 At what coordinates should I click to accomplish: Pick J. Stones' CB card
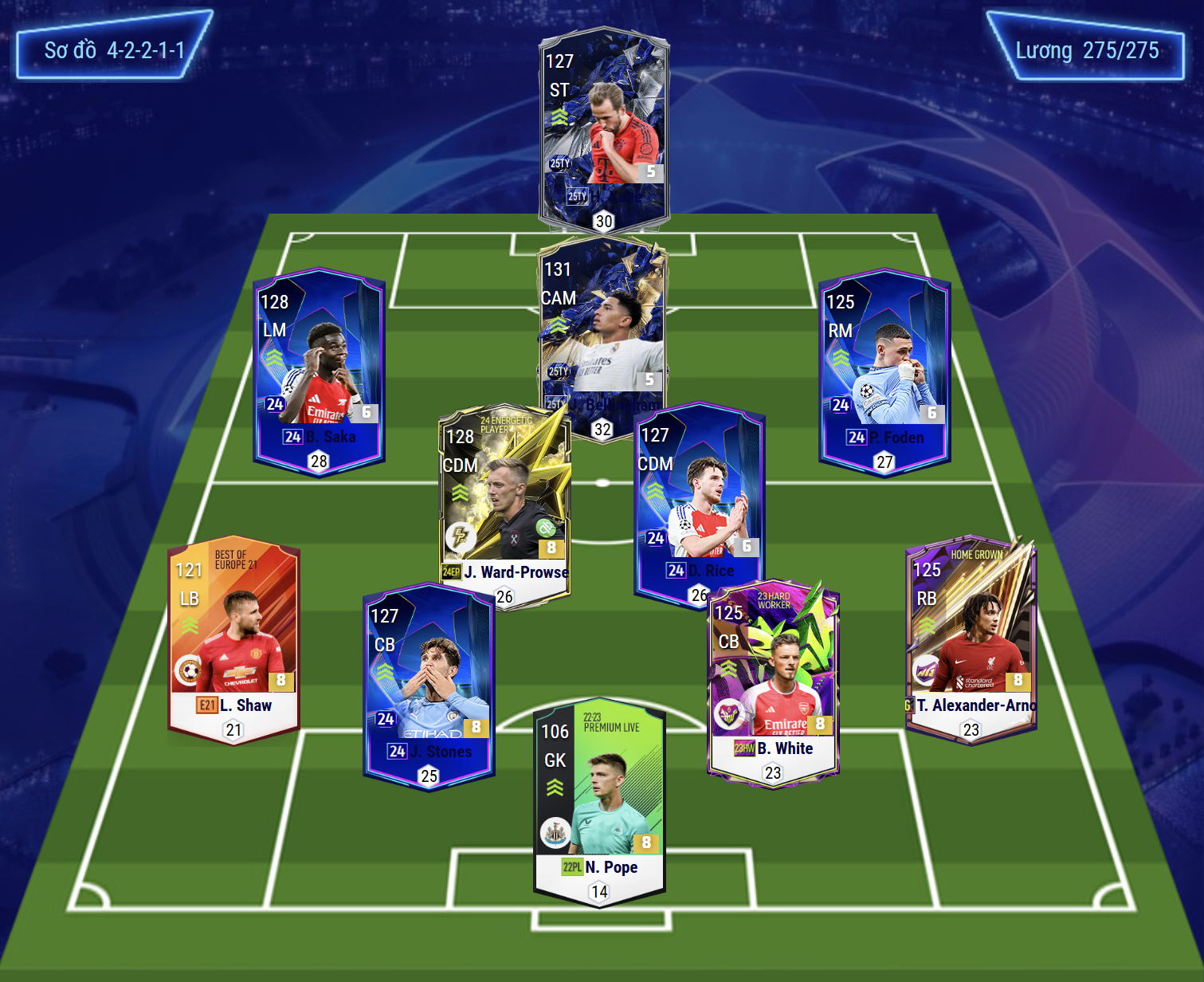tap(429, 685)
